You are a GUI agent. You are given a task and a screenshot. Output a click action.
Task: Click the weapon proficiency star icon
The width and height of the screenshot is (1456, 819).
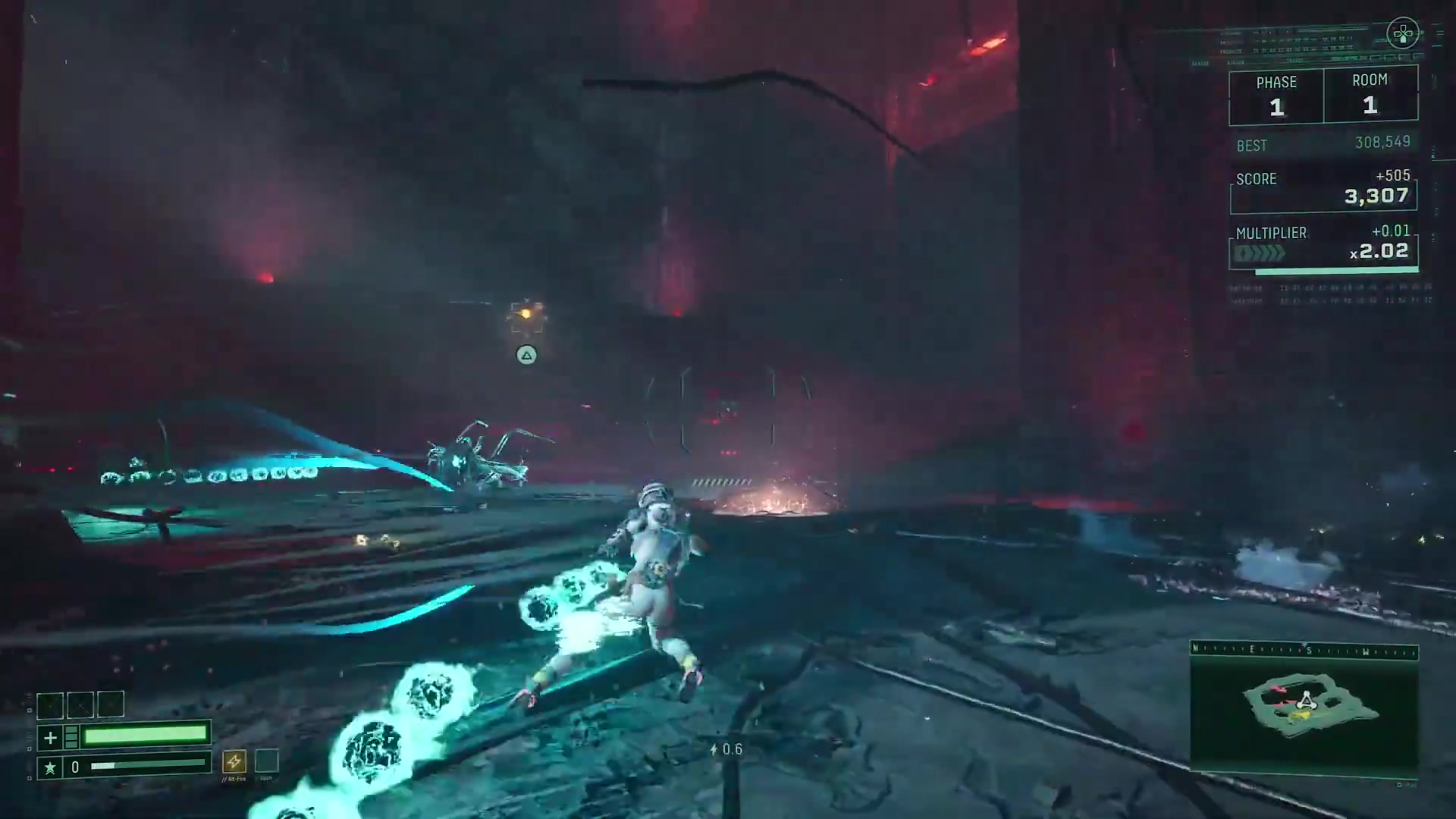point(50,767)
